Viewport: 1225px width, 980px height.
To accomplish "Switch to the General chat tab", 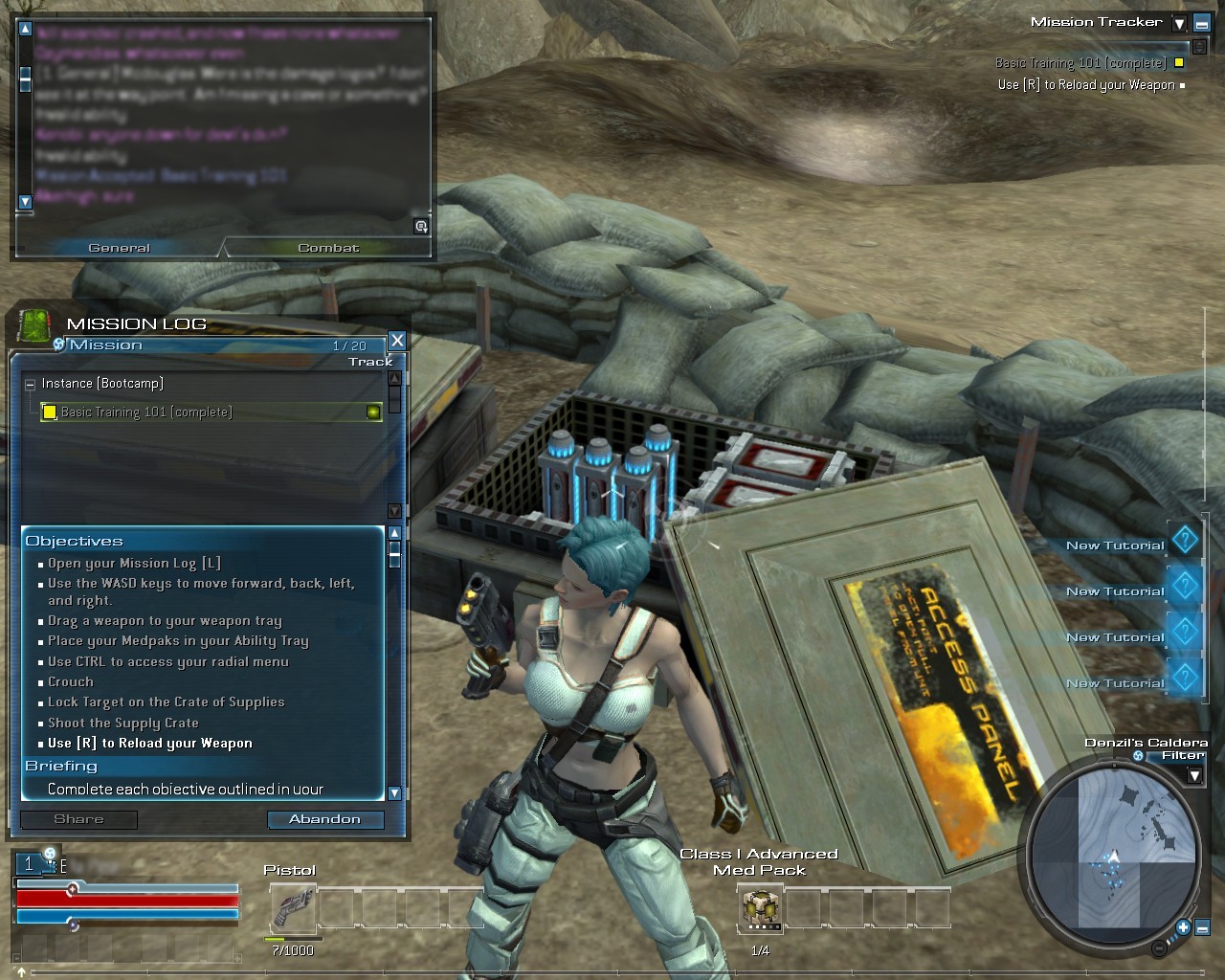I will pyautogui.click(x=119, y=248).
